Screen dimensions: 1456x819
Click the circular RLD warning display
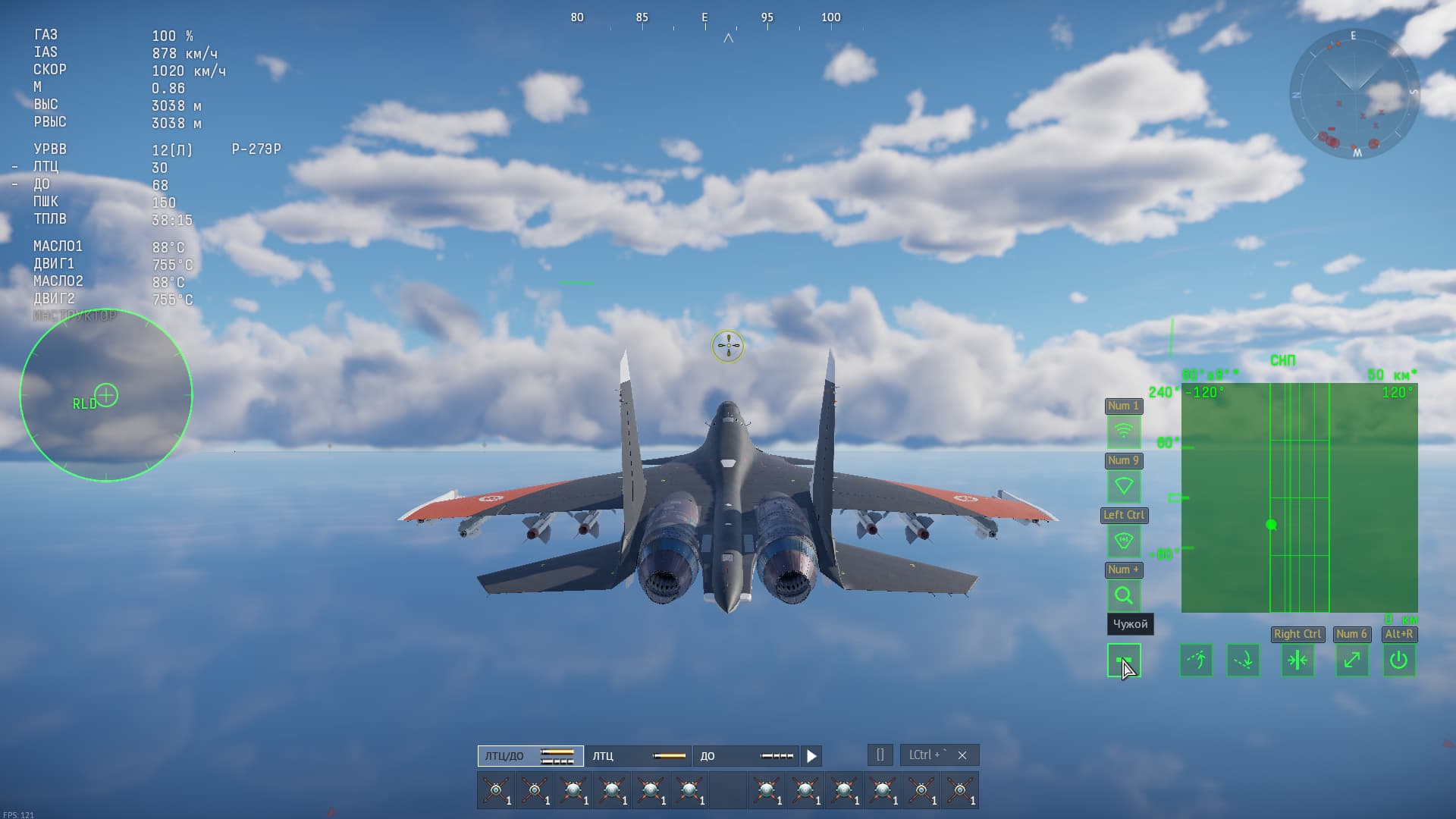[107, 394]
